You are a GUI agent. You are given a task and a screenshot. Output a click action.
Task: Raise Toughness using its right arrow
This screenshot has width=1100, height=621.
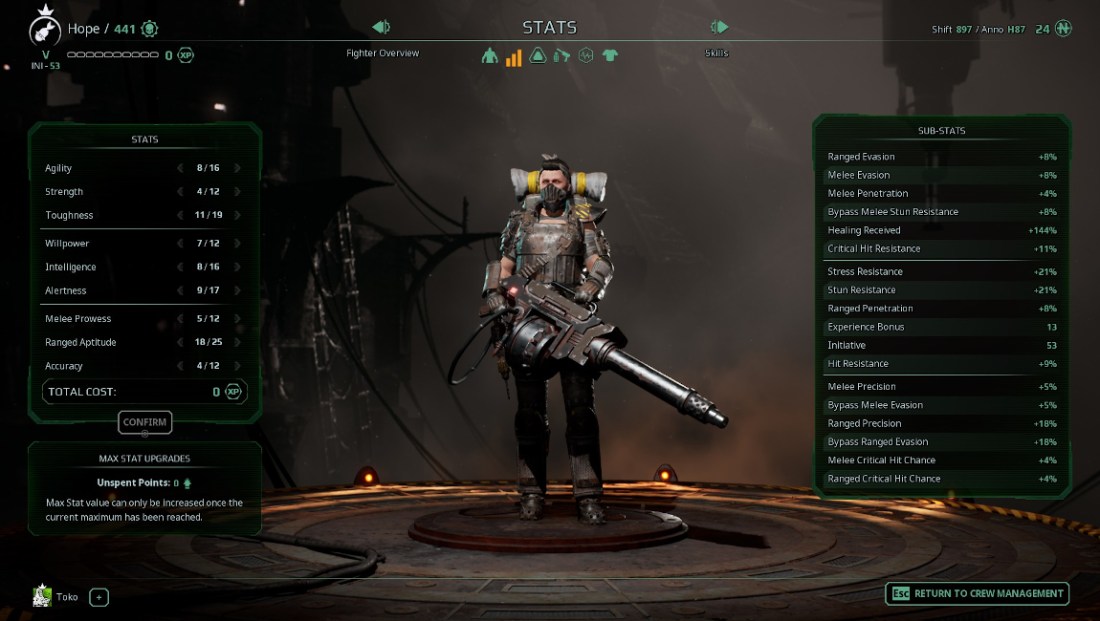click(x=237, y=215)
